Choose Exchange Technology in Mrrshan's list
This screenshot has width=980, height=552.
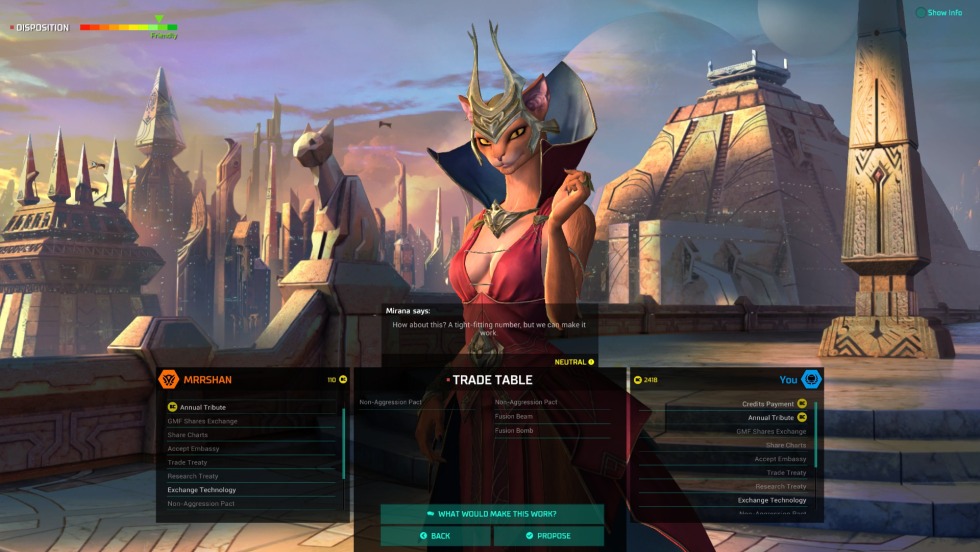(202, 490)
